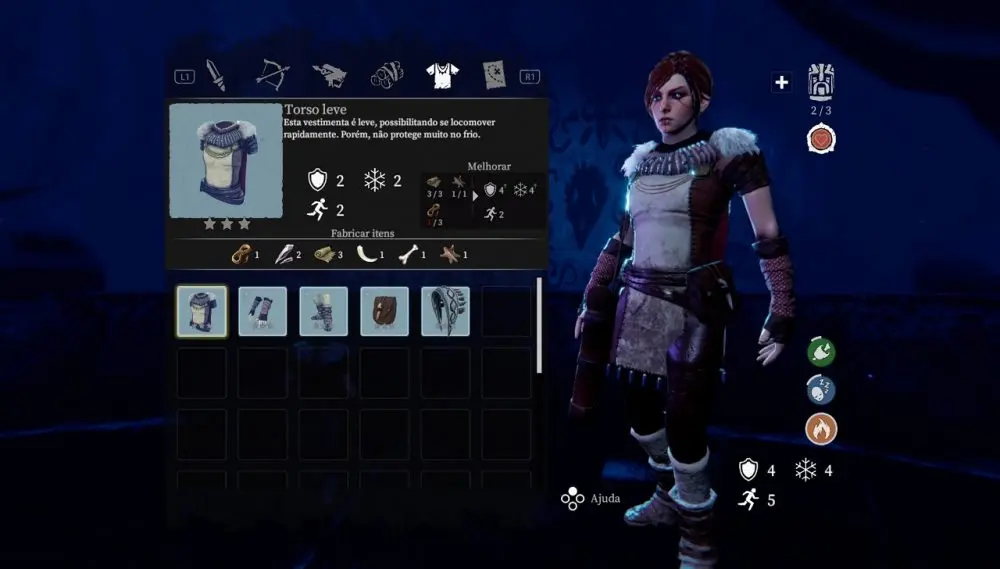
Task: Pick the brown leather skirt slot
Action: tap(385, 311)
